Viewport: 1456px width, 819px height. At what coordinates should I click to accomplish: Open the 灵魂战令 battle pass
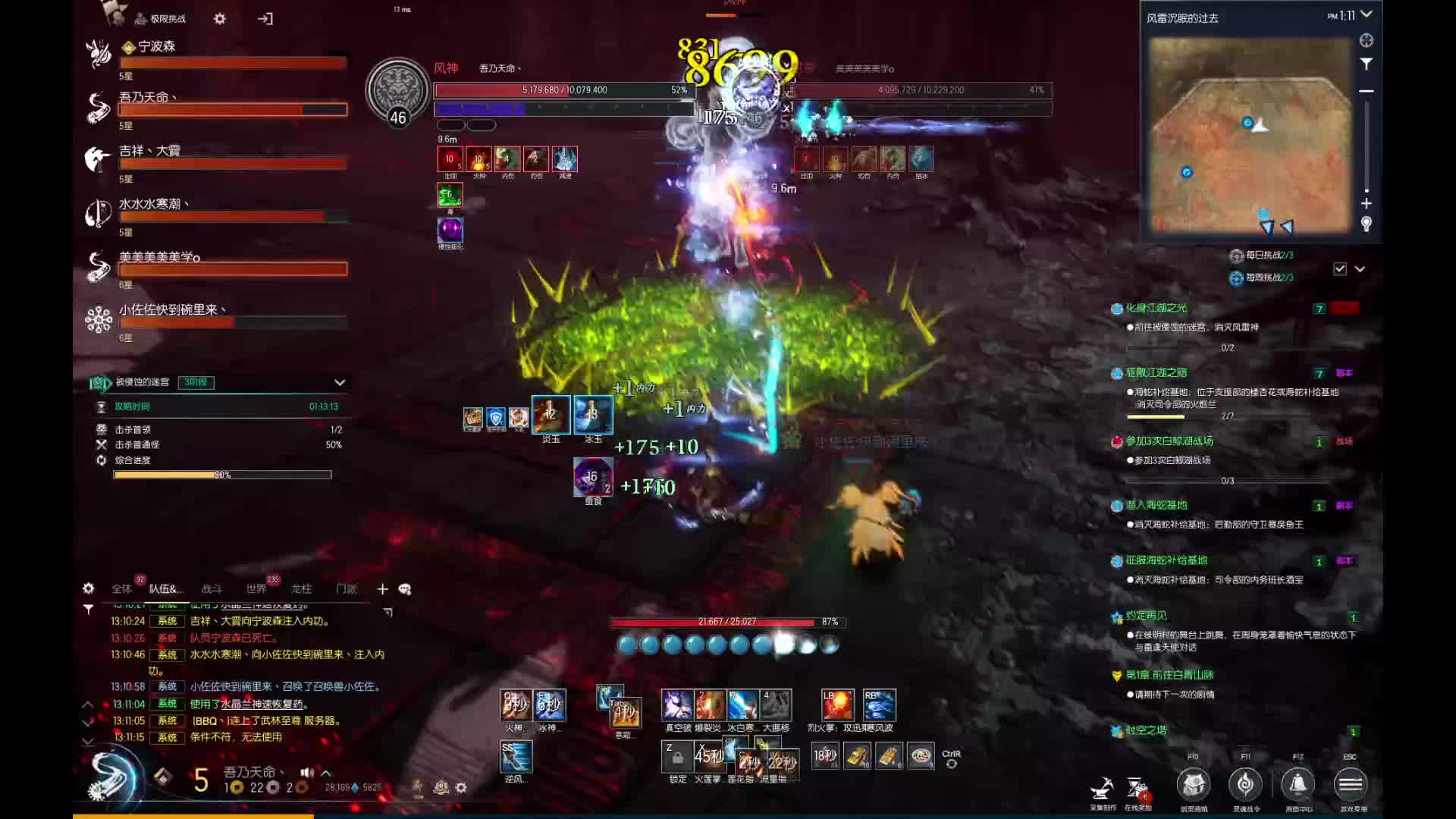coord(1245,785)
